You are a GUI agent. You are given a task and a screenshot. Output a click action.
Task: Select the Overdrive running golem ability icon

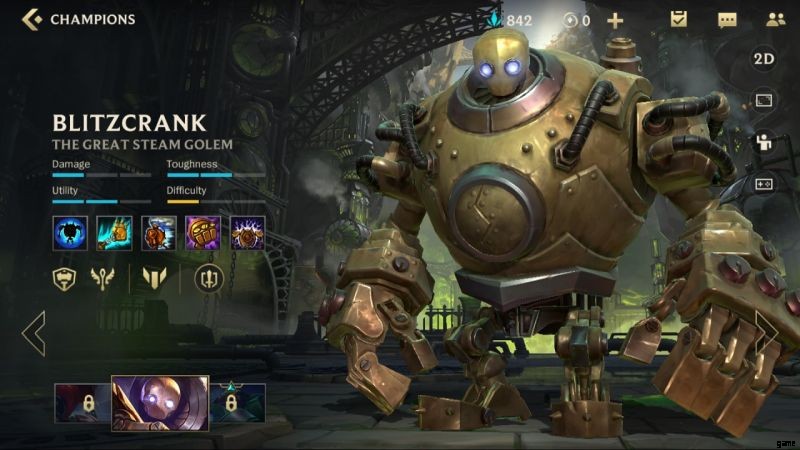tap(158, 233)
